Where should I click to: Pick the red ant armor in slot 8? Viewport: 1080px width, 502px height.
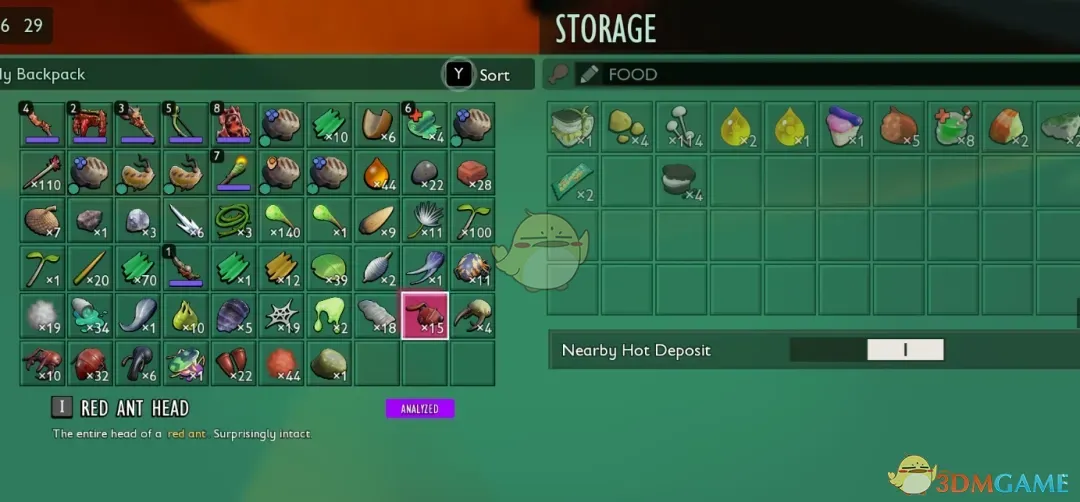click(x=233, y=126)
